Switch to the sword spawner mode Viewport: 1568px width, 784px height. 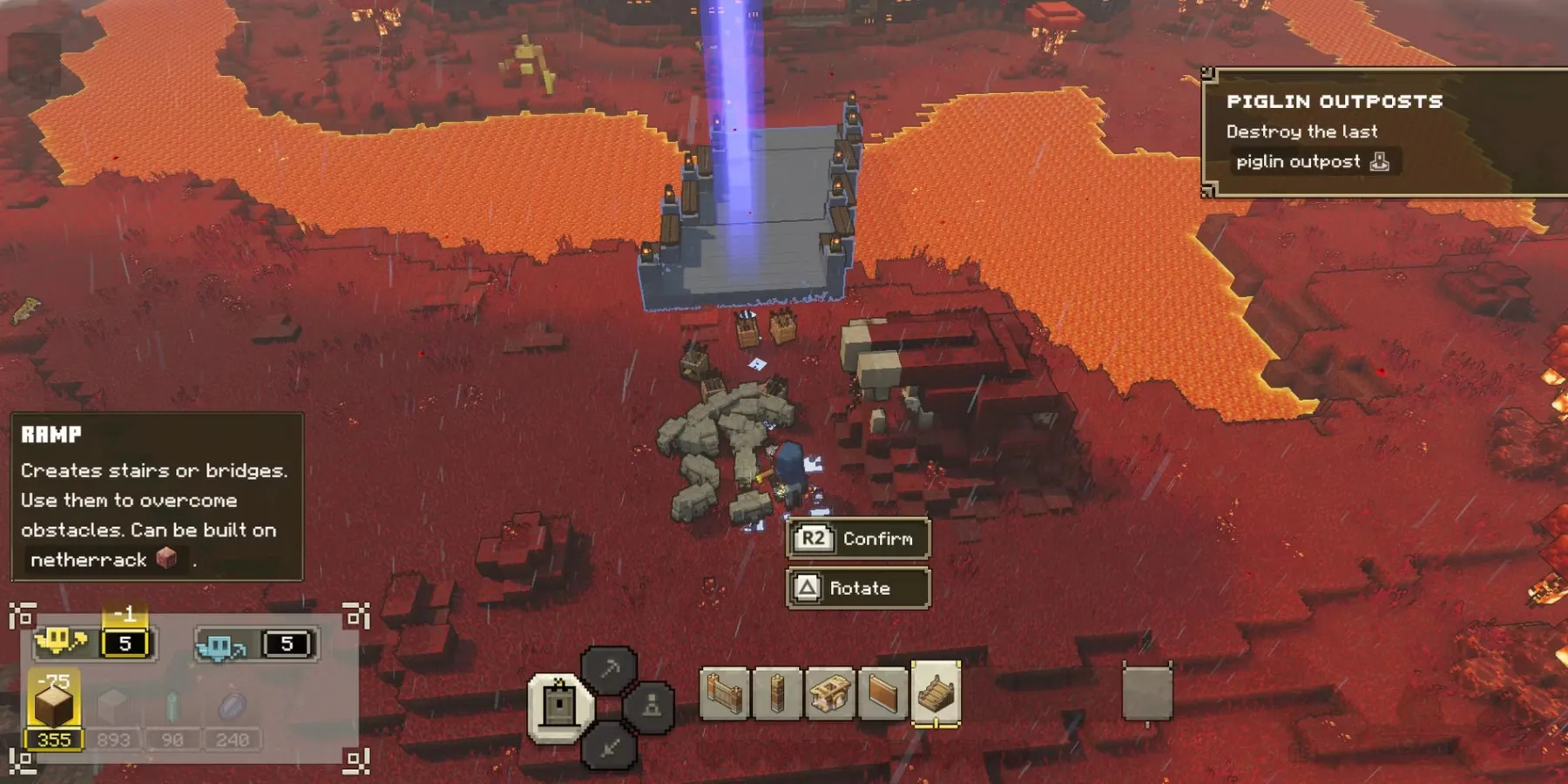point(609,745)
